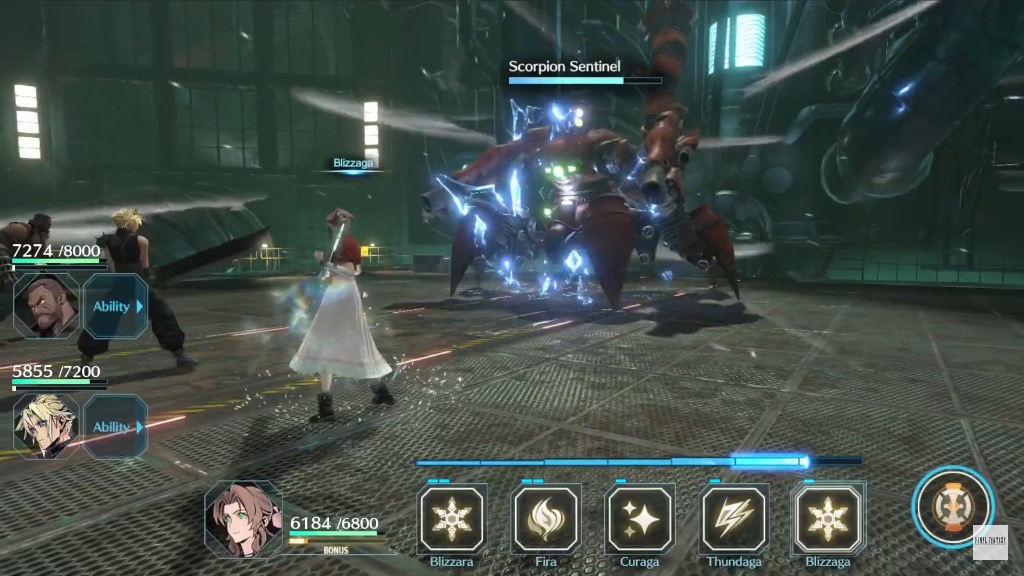The height and width of the screenshot is (576, 1024).
Task: Click Aerith's character portrait
Action: (243, 519)
